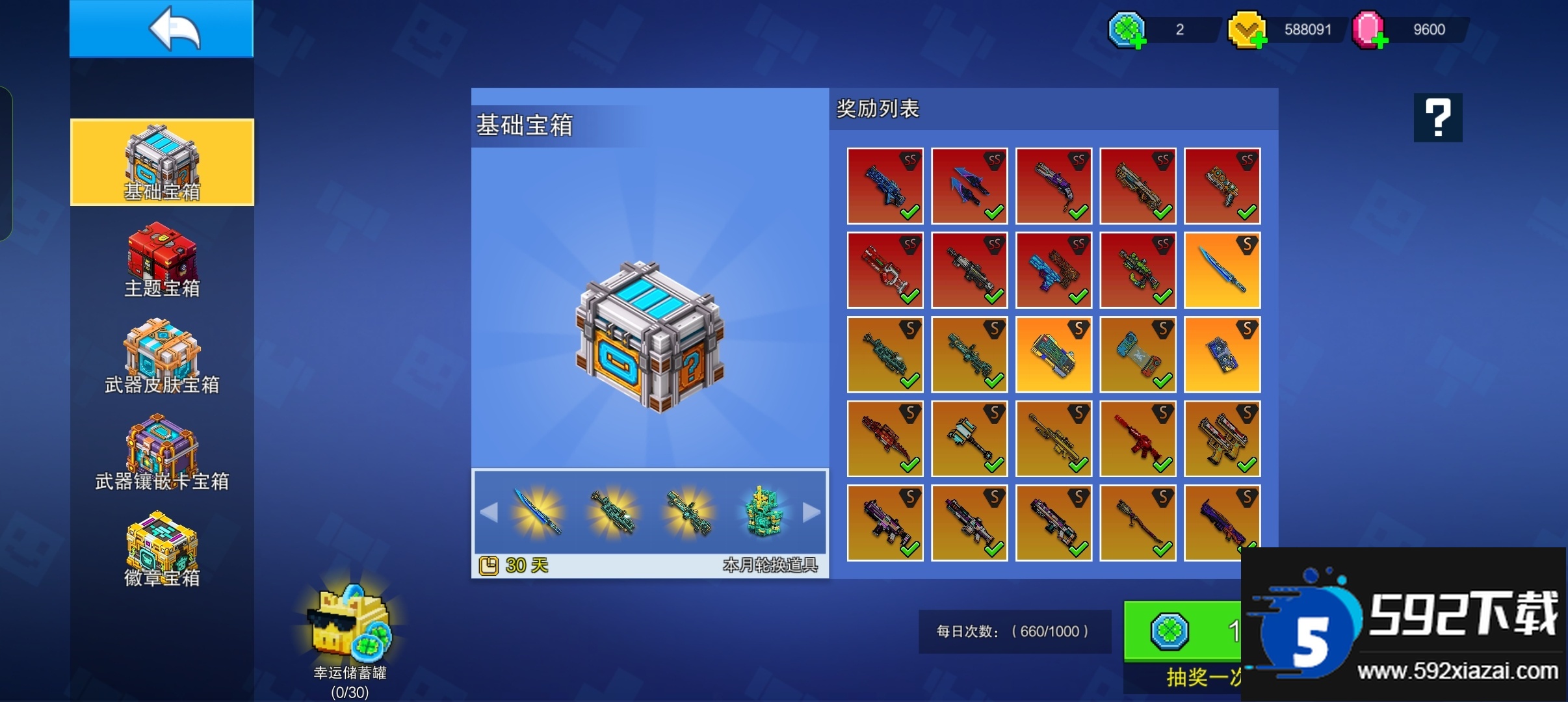
Task: Open the help question mark panel
Action: point(1437,118)
